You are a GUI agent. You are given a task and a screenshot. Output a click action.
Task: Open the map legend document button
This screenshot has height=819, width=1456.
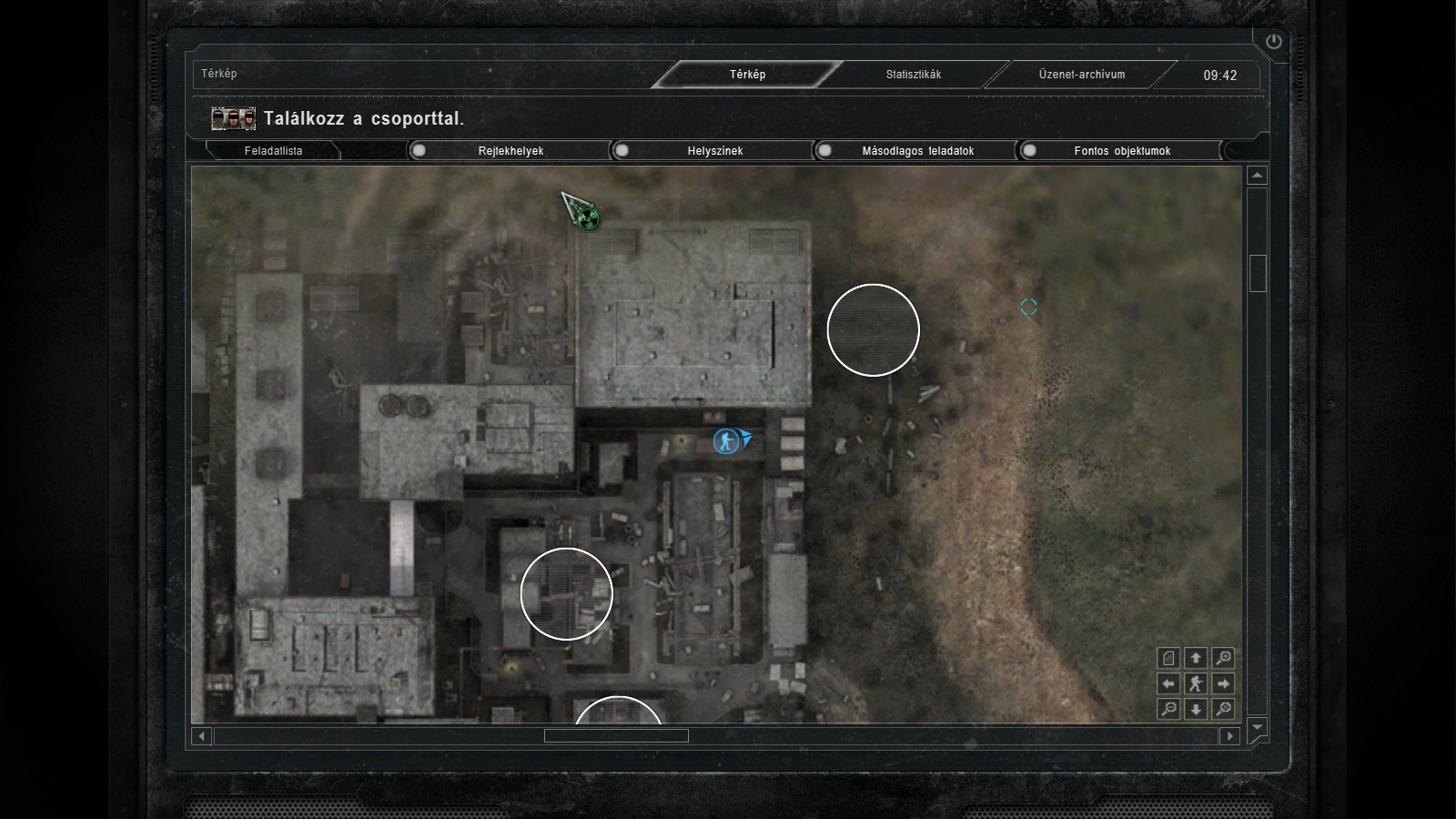(x=1168, y=658)
